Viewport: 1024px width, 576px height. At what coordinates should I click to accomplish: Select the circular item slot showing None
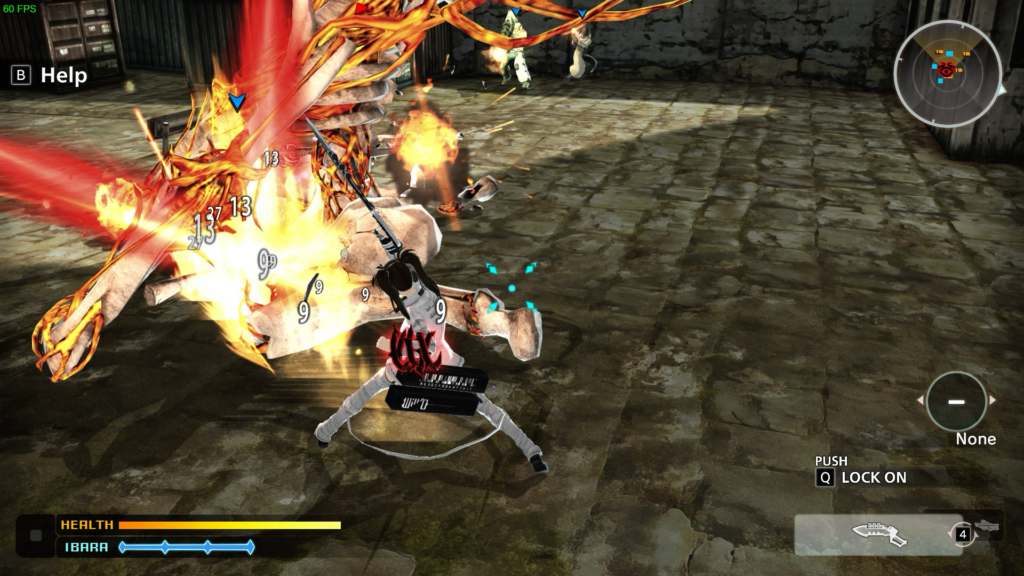tap(956, 401)
